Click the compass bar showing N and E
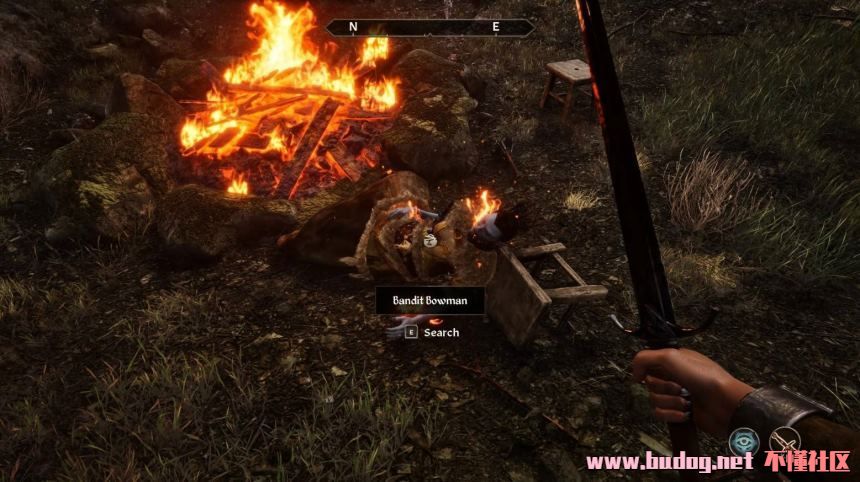 point(430,28)
